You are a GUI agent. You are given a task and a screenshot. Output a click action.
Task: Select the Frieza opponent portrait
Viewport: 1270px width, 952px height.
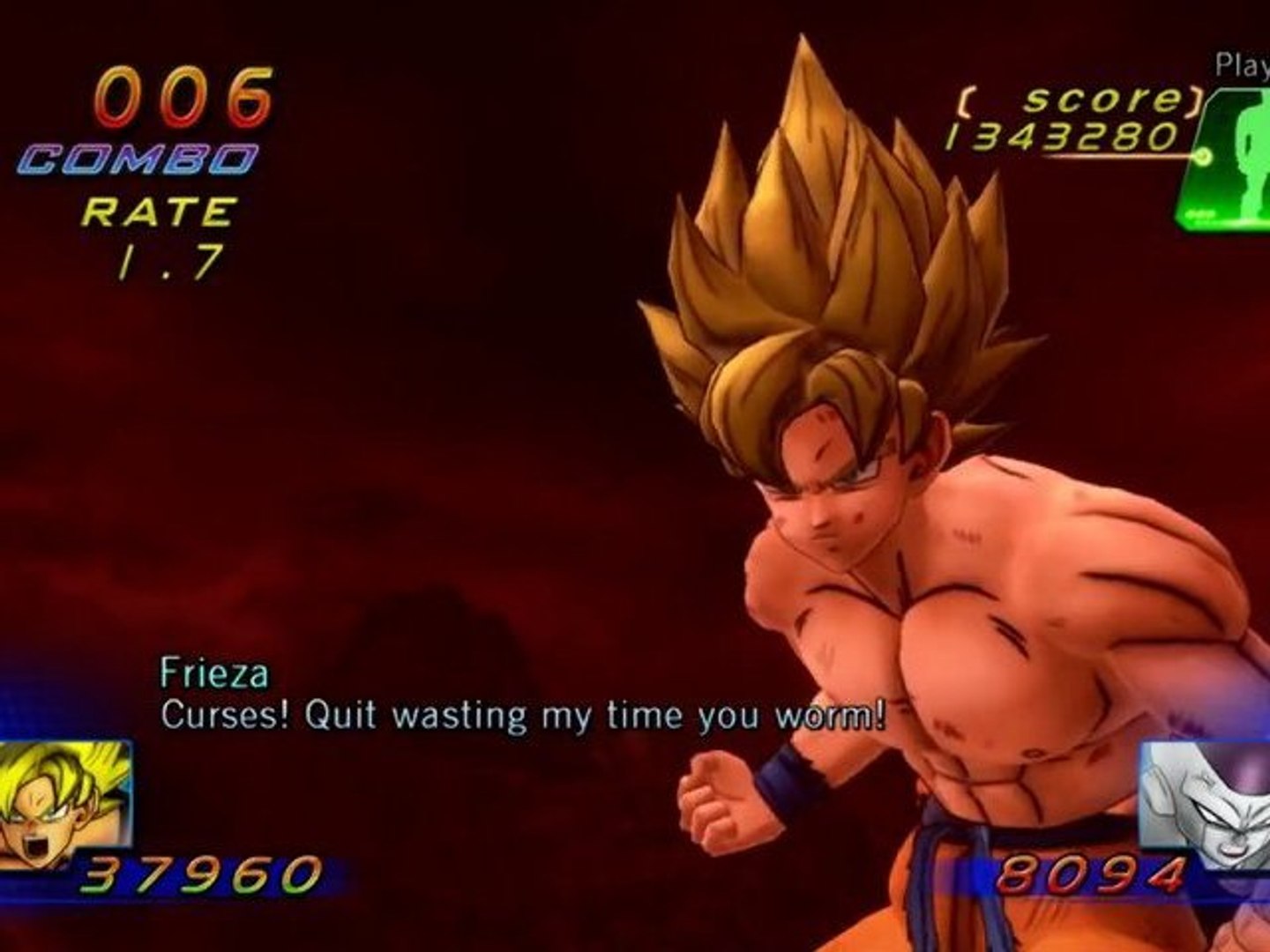click(1208, 804)
